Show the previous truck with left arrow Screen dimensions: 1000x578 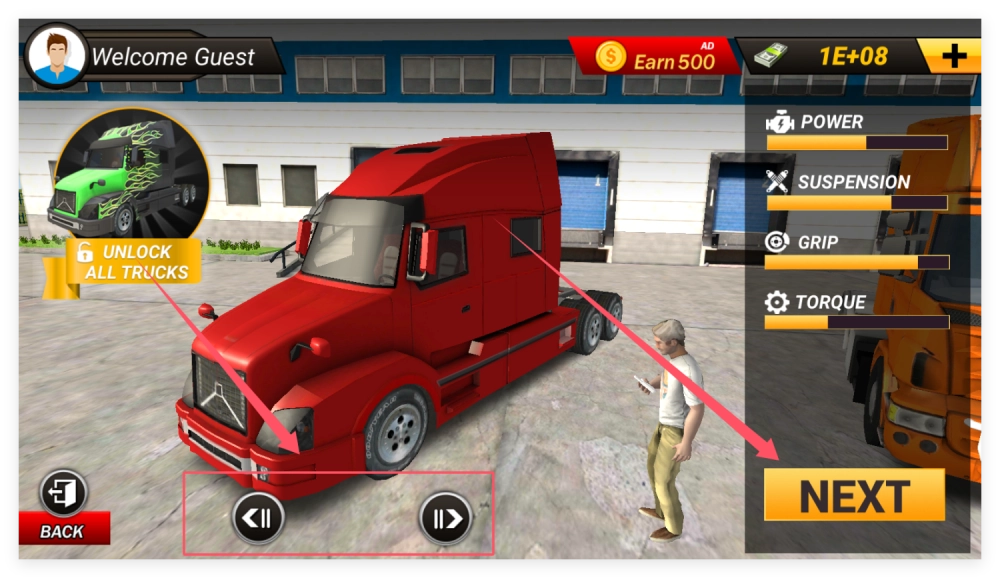(x=258, y=518)
